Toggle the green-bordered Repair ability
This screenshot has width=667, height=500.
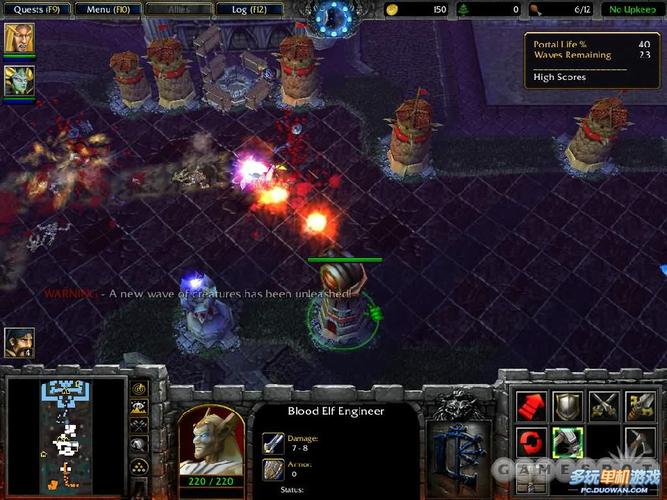click(567, 442)
